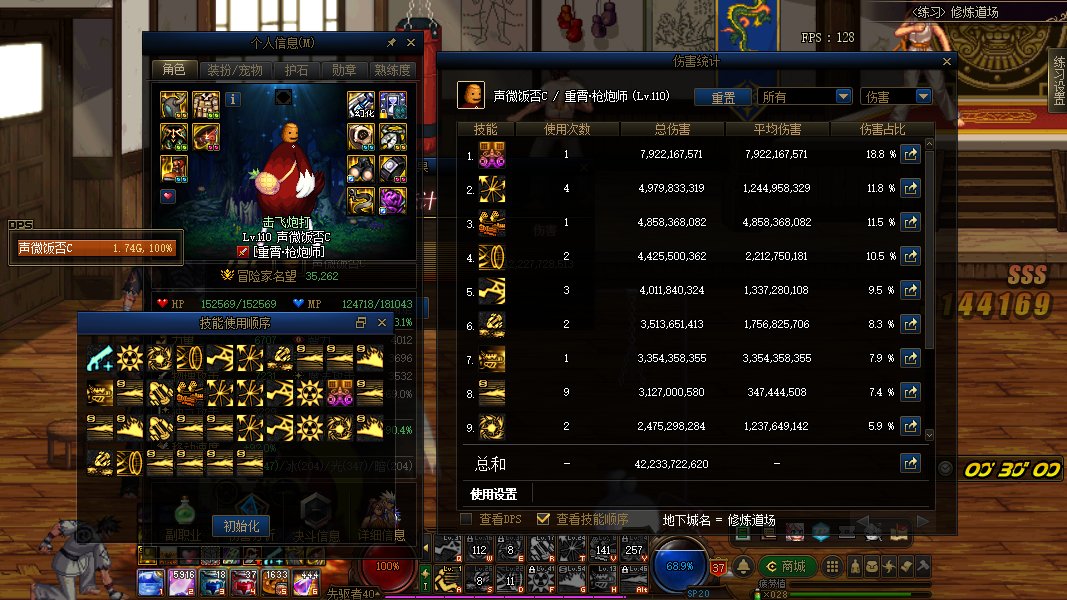The image size is (1067, 600).
Task: Share the 总和 total damage row
Action: tap(910, 463)
